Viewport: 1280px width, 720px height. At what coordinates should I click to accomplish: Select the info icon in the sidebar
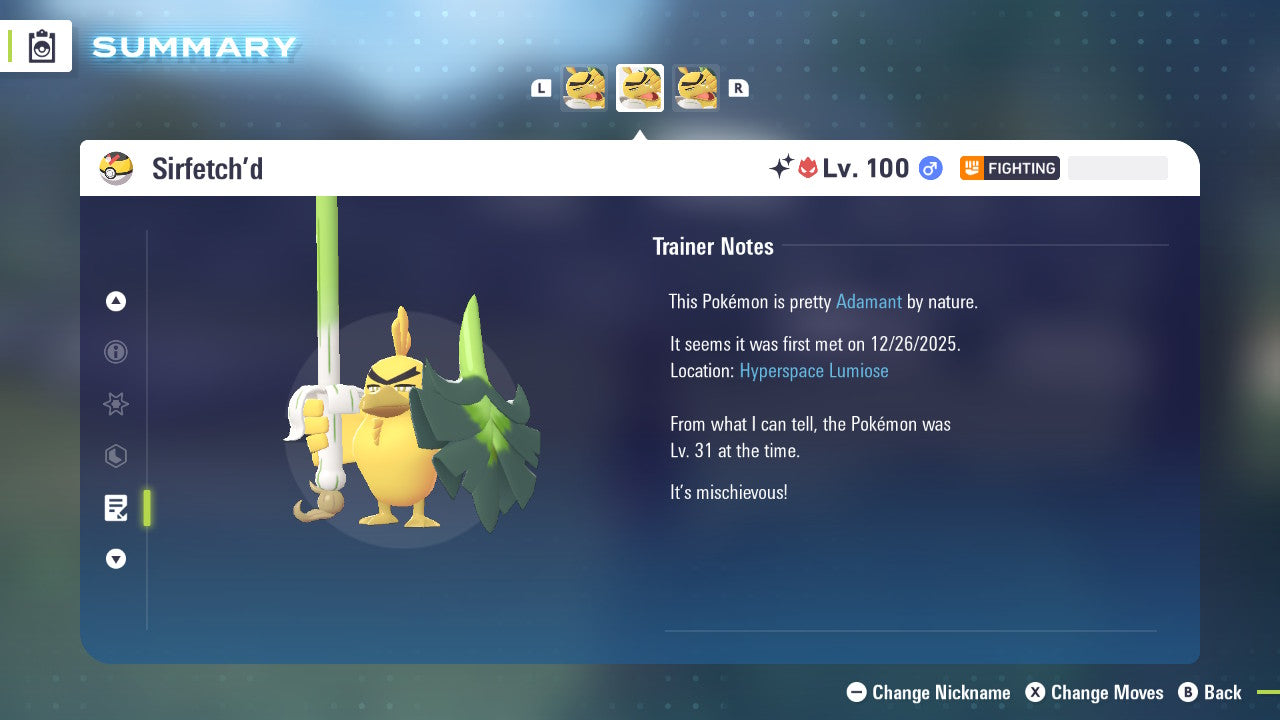pos(116,352)
